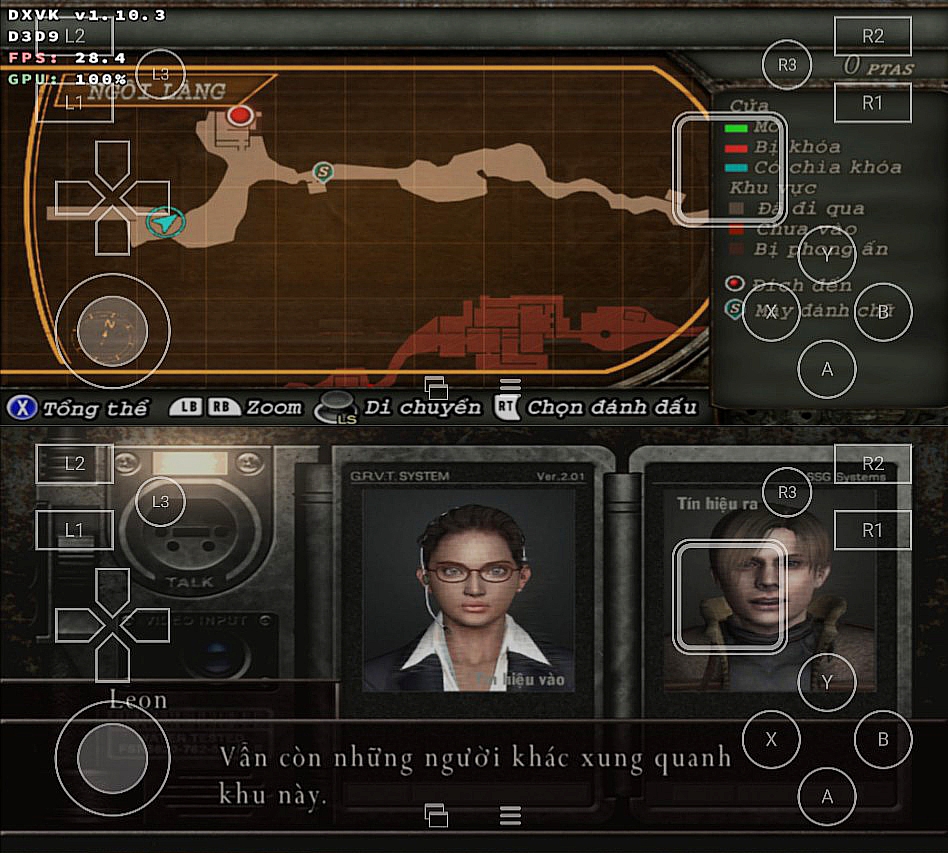
Task: Tap the left analog stick on the map screen
Action: tap(112, 330)
